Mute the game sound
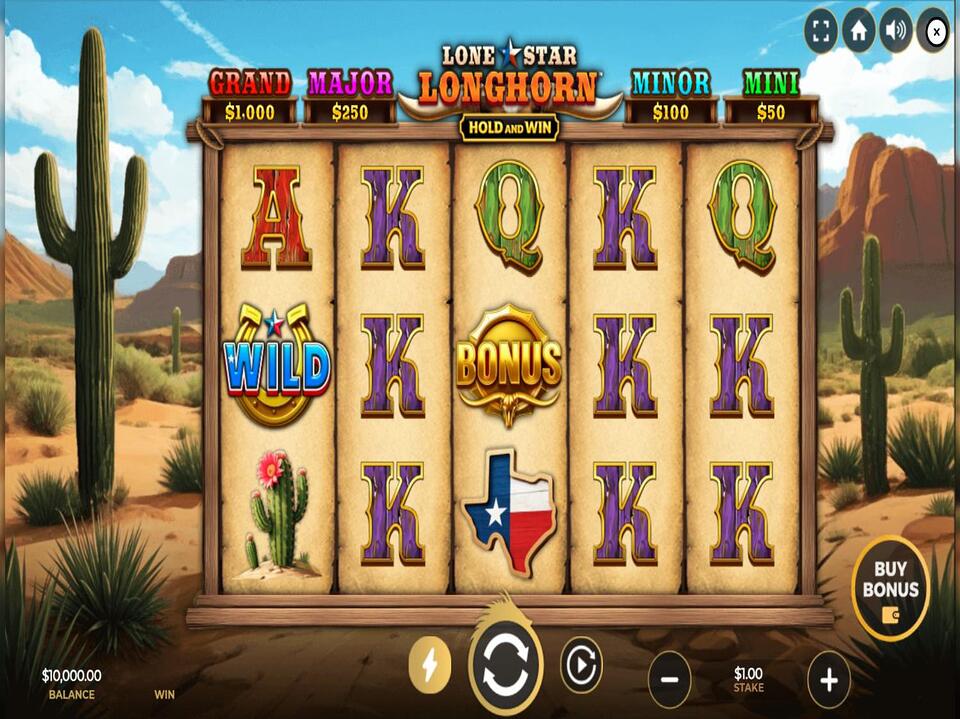 coord(895,31)
